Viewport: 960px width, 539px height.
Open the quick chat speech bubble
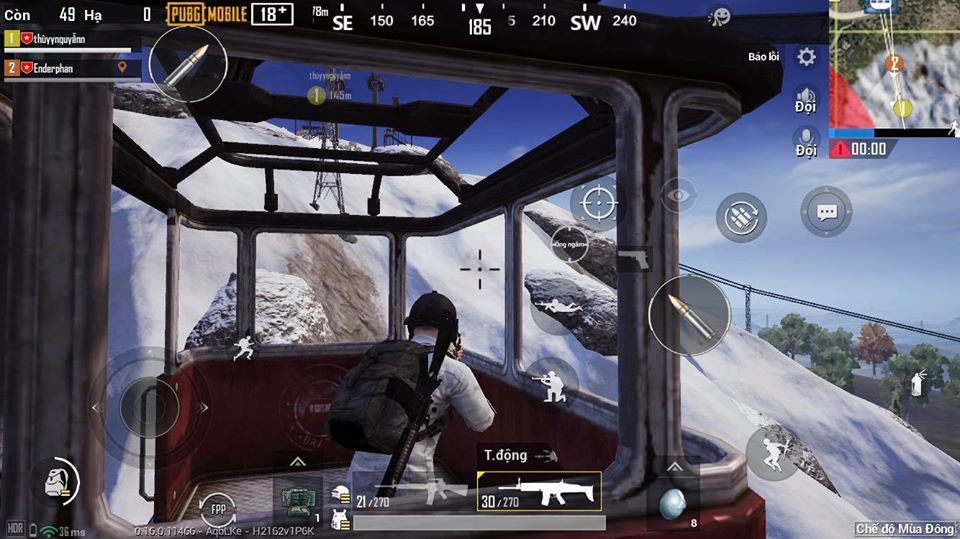(826, 212)
